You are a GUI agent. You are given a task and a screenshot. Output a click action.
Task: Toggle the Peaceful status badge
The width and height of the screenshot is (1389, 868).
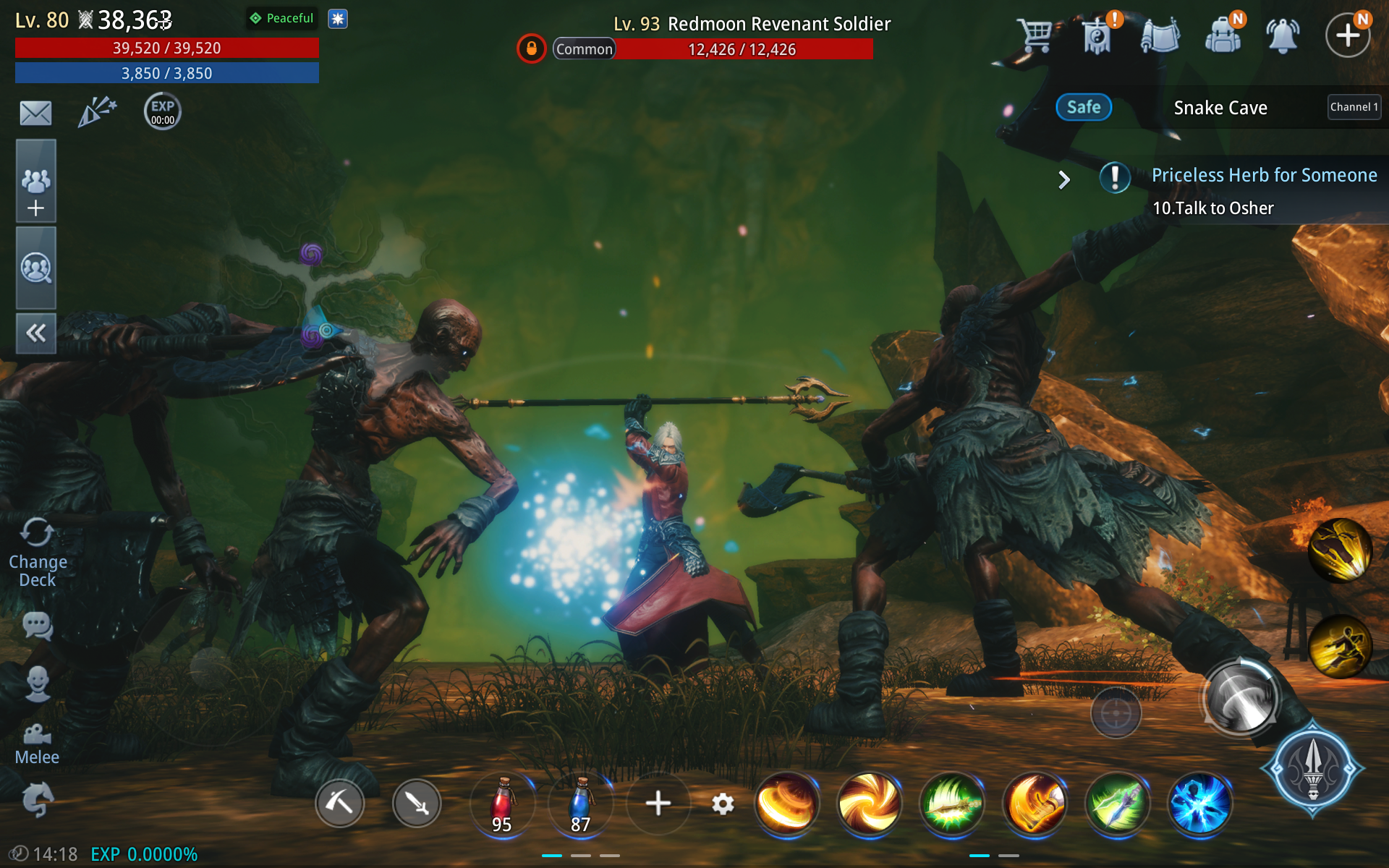click(x=281, y=18)
